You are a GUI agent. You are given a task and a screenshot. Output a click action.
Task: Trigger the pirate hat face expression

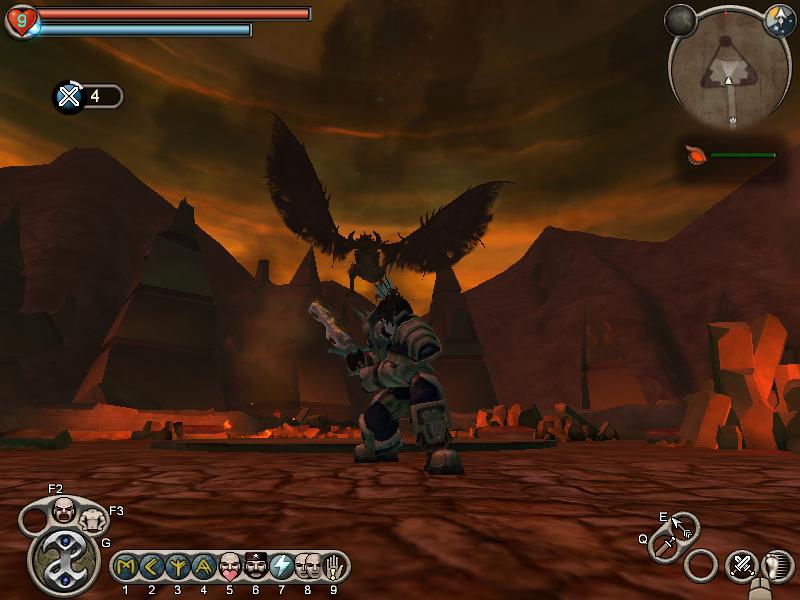coord(256,568)
